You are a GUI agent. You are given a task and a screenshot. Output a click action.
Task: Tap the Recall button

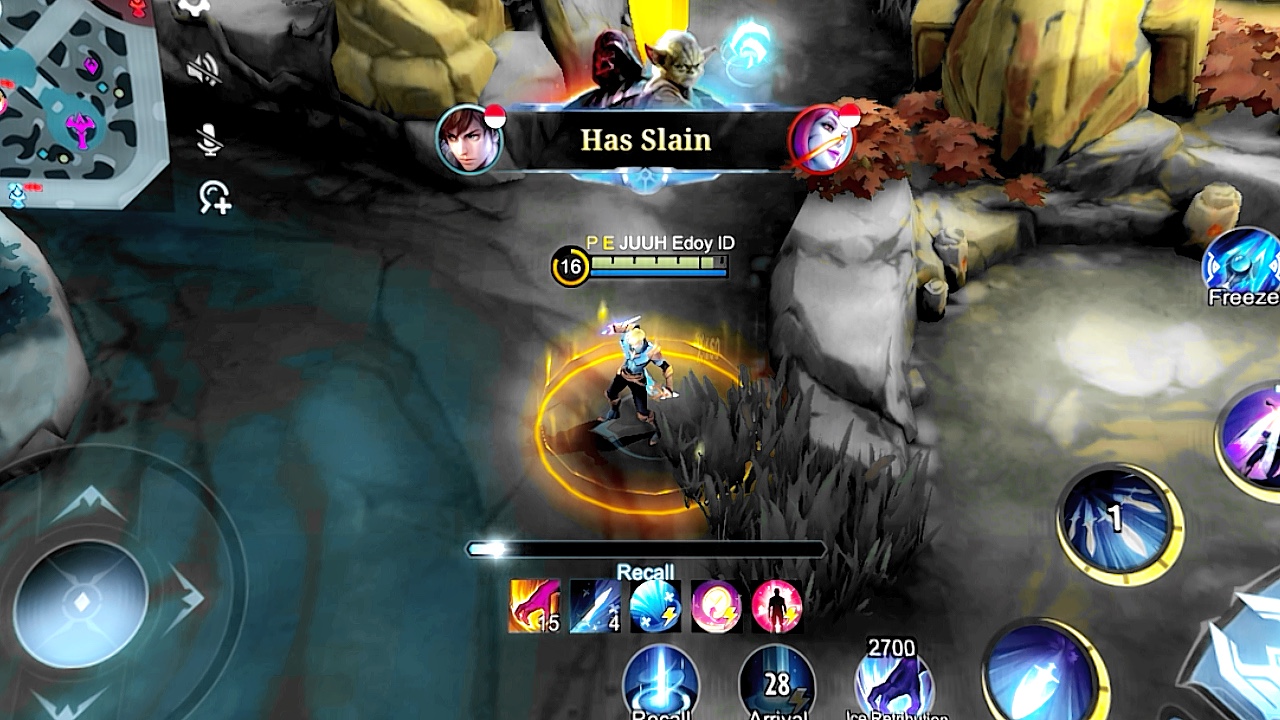pyautogui.click(x=661, y=685)
